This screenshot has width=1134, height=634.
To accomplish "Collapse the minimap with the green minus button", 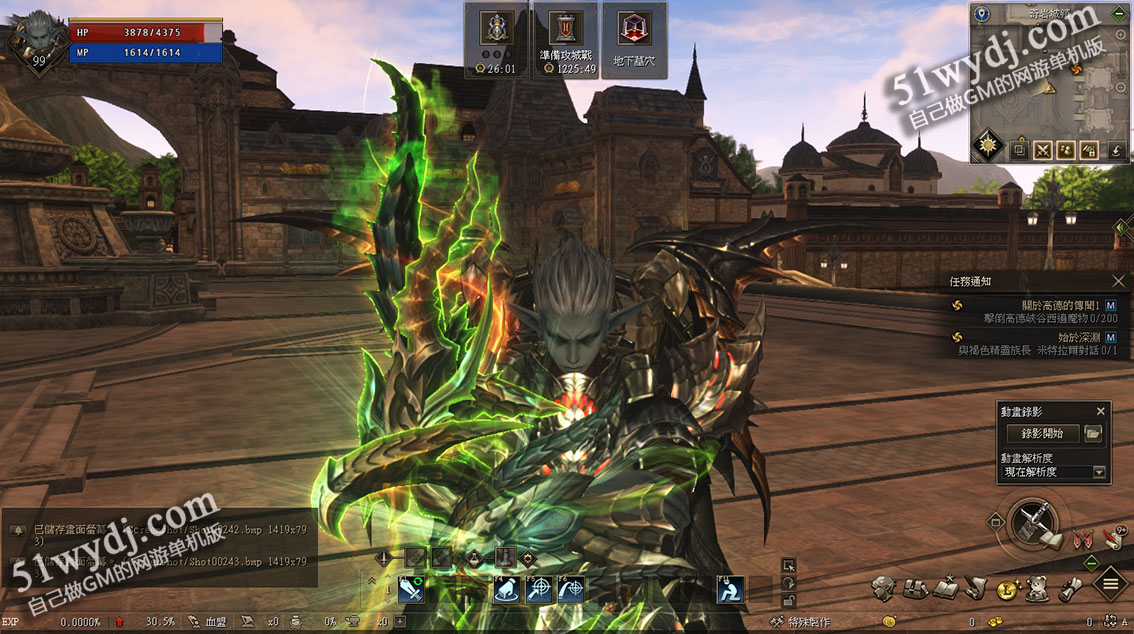I will click(x=1119, y=15).
